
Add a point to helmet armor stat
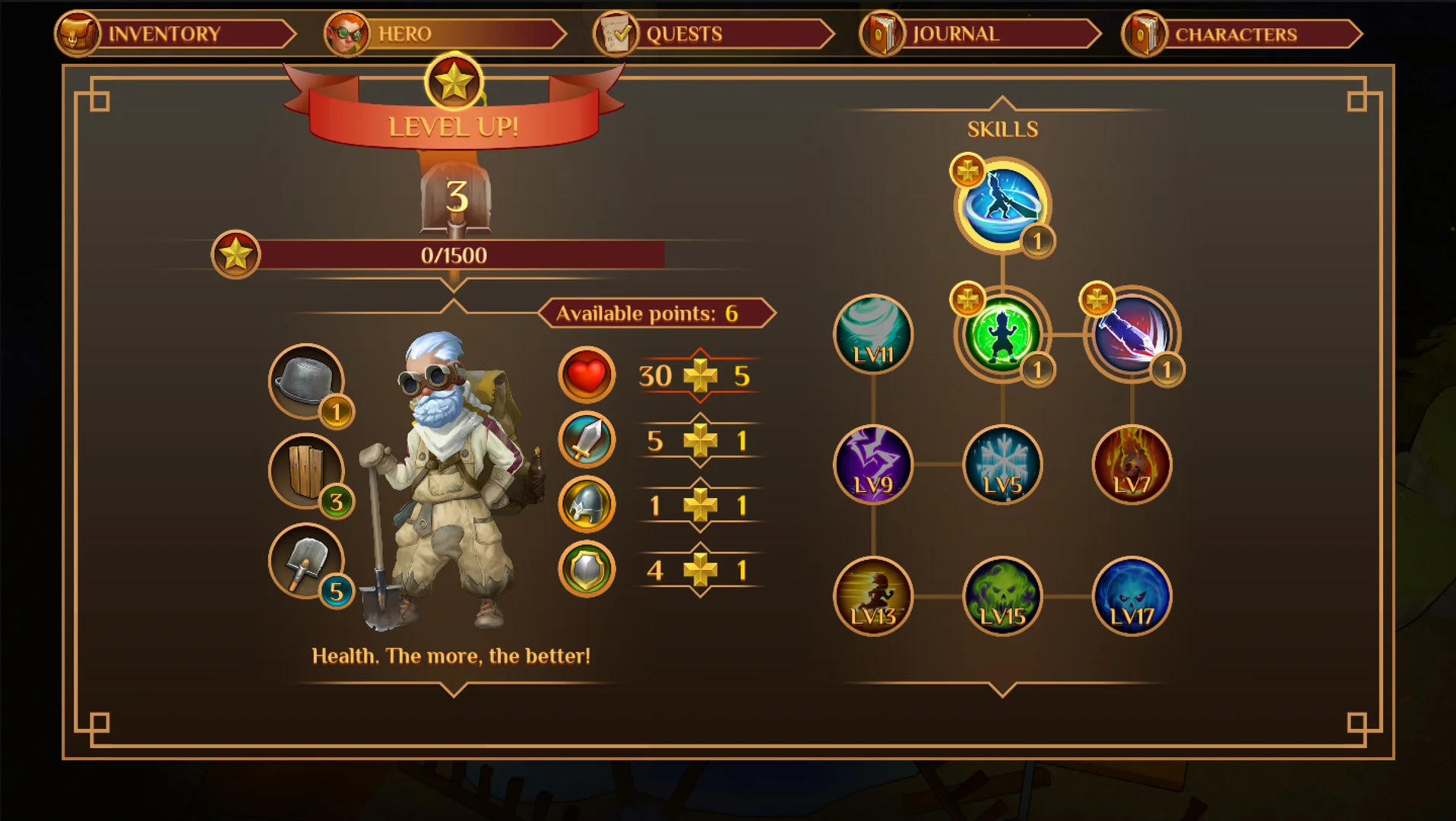pyautogui.click(x=700, y=506)
